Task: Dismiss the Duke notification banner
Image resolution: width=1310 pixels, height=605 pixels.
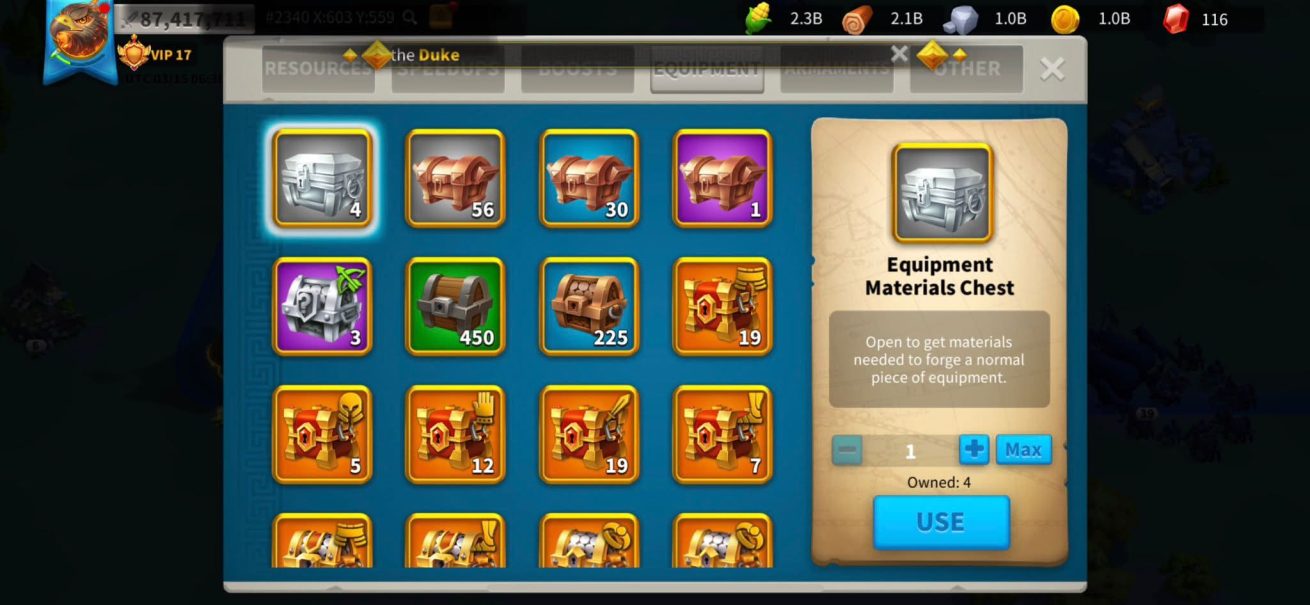Action: (899, 54)
